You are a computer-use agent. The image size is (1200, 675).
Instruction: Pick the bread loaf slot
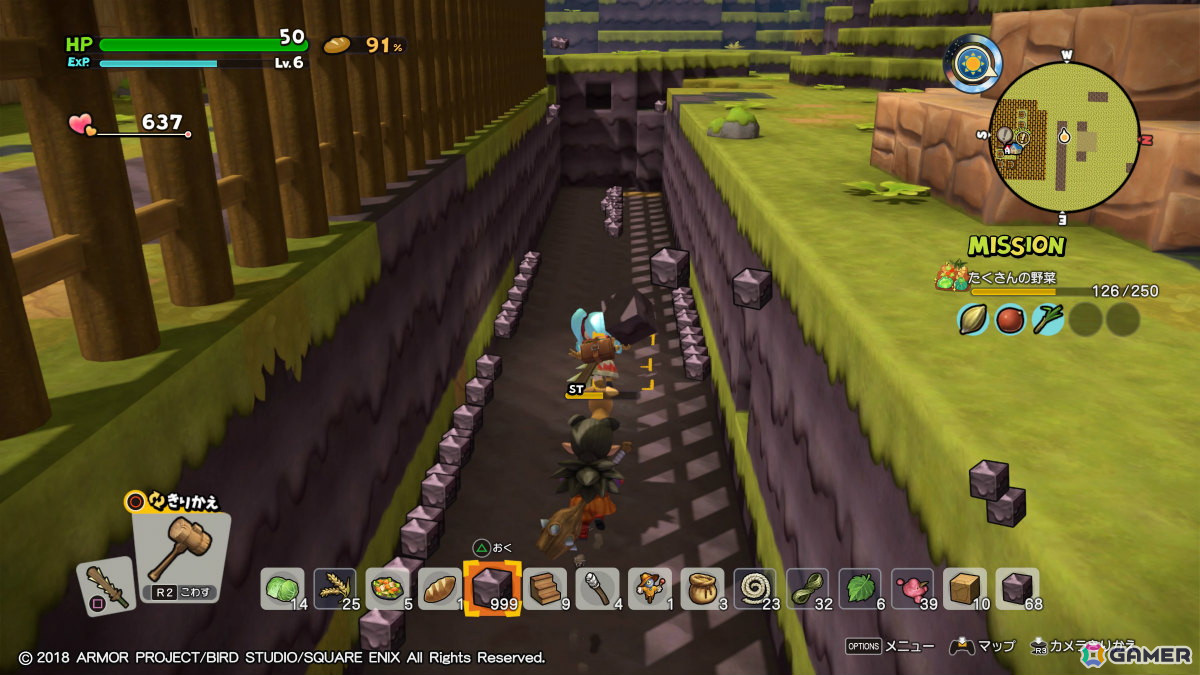(439, 588)
